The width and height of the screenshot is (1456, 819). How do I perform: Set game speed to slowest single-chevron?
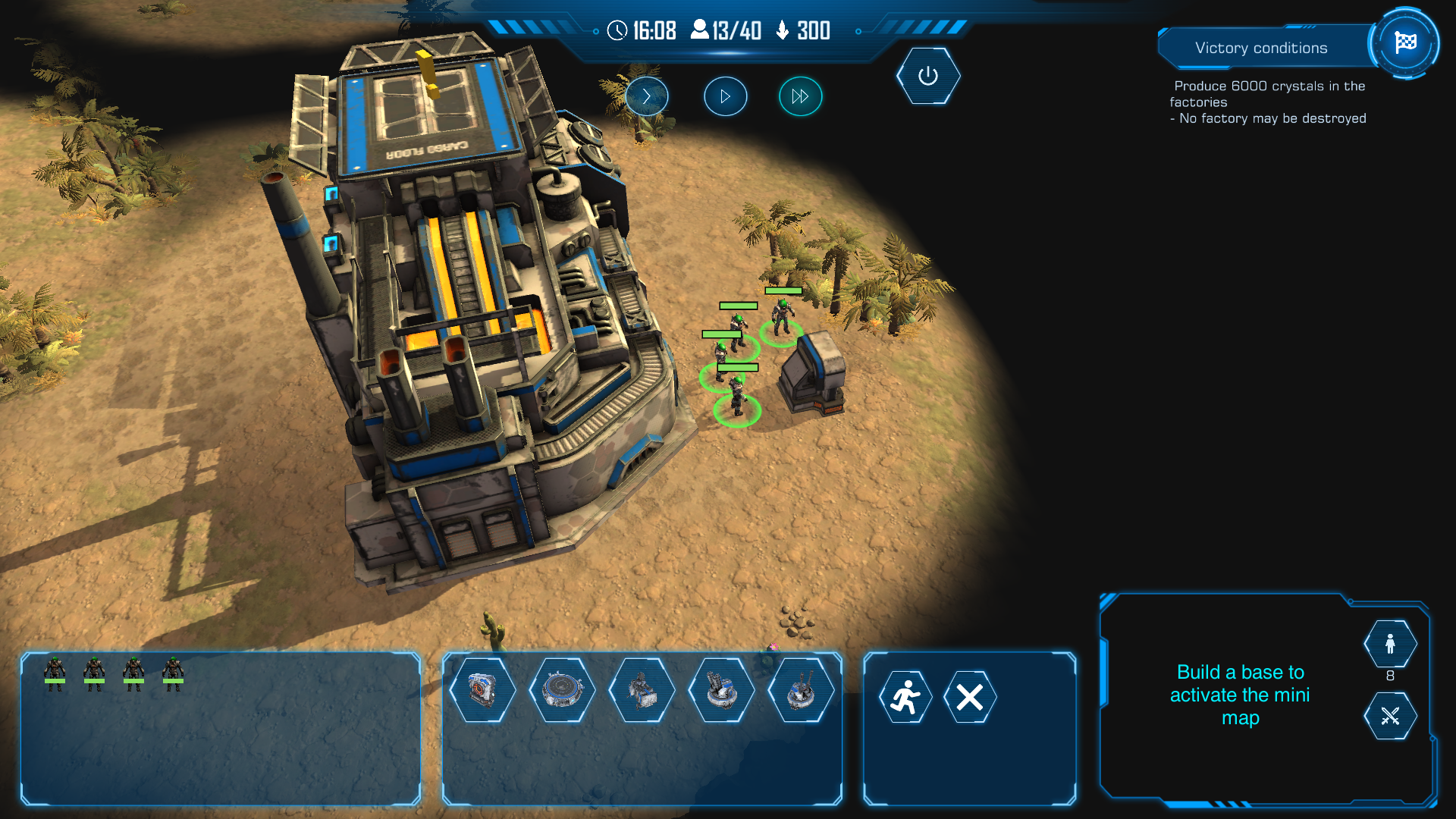[647, 96]
